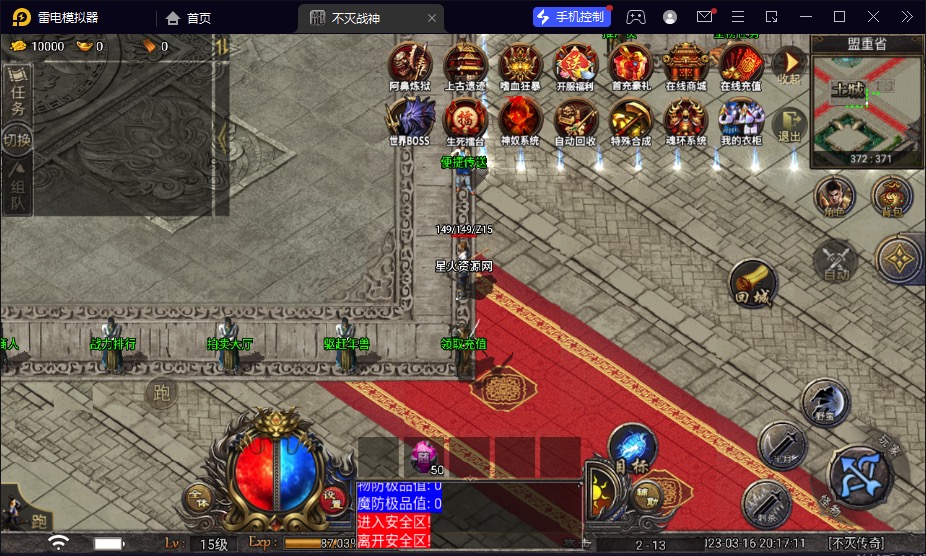This screenshot has height=556, width=926.
Task: Open 自动回收 auto recycle
Action: 575,120
